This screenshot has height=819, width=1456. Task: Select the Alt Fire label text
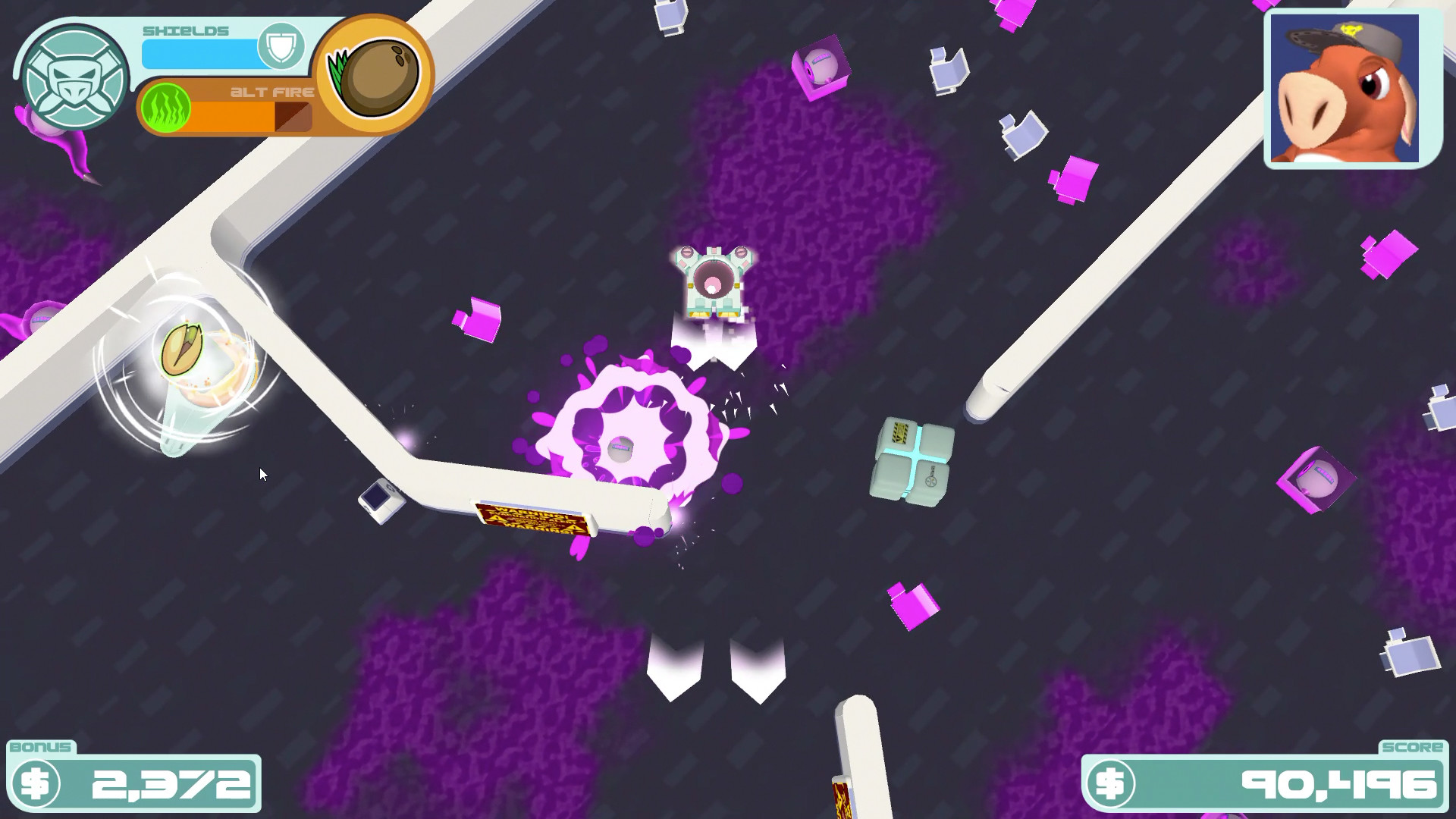(x=273, y=91)
